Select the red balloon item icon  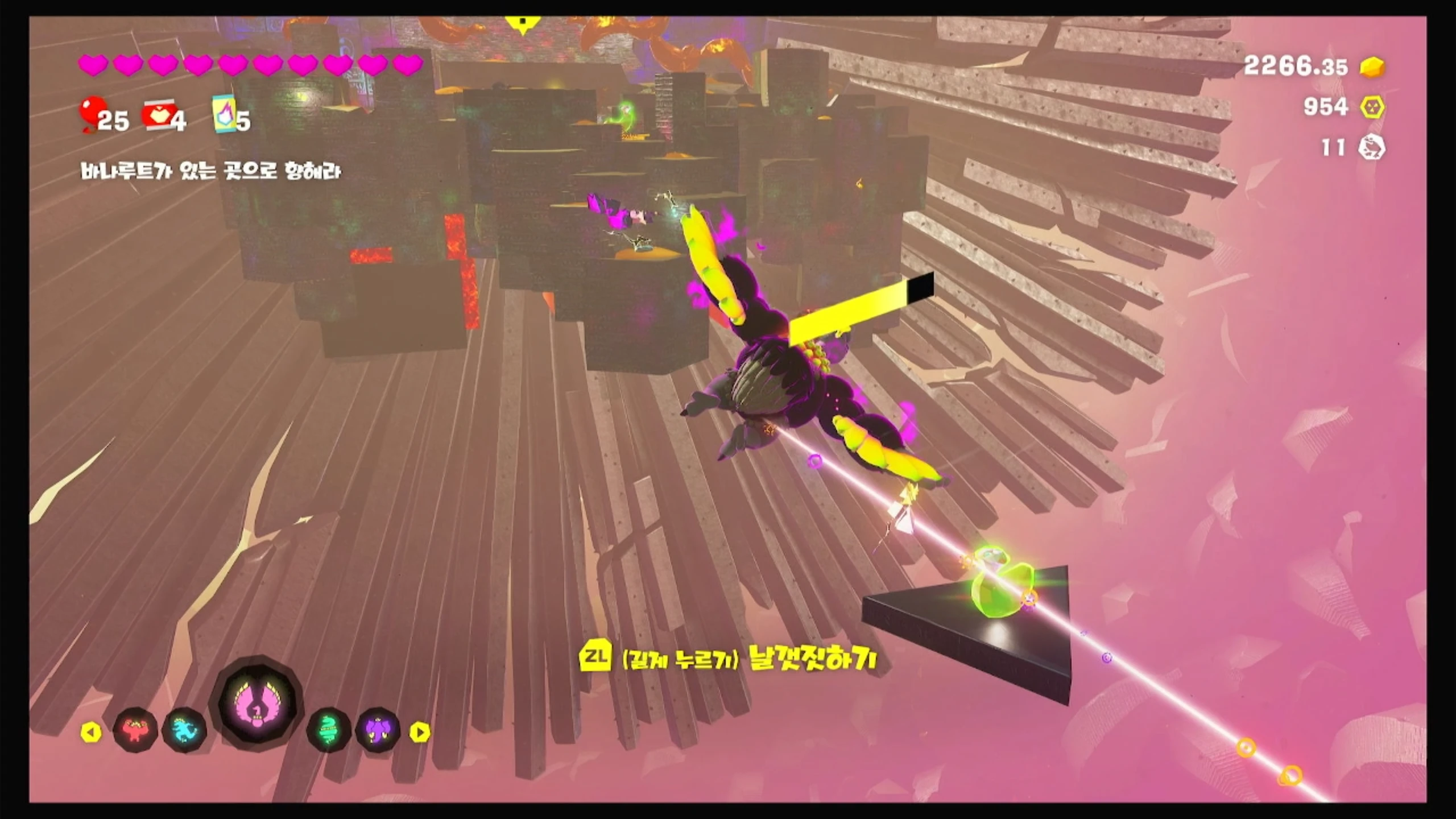[x=91, y=113]
